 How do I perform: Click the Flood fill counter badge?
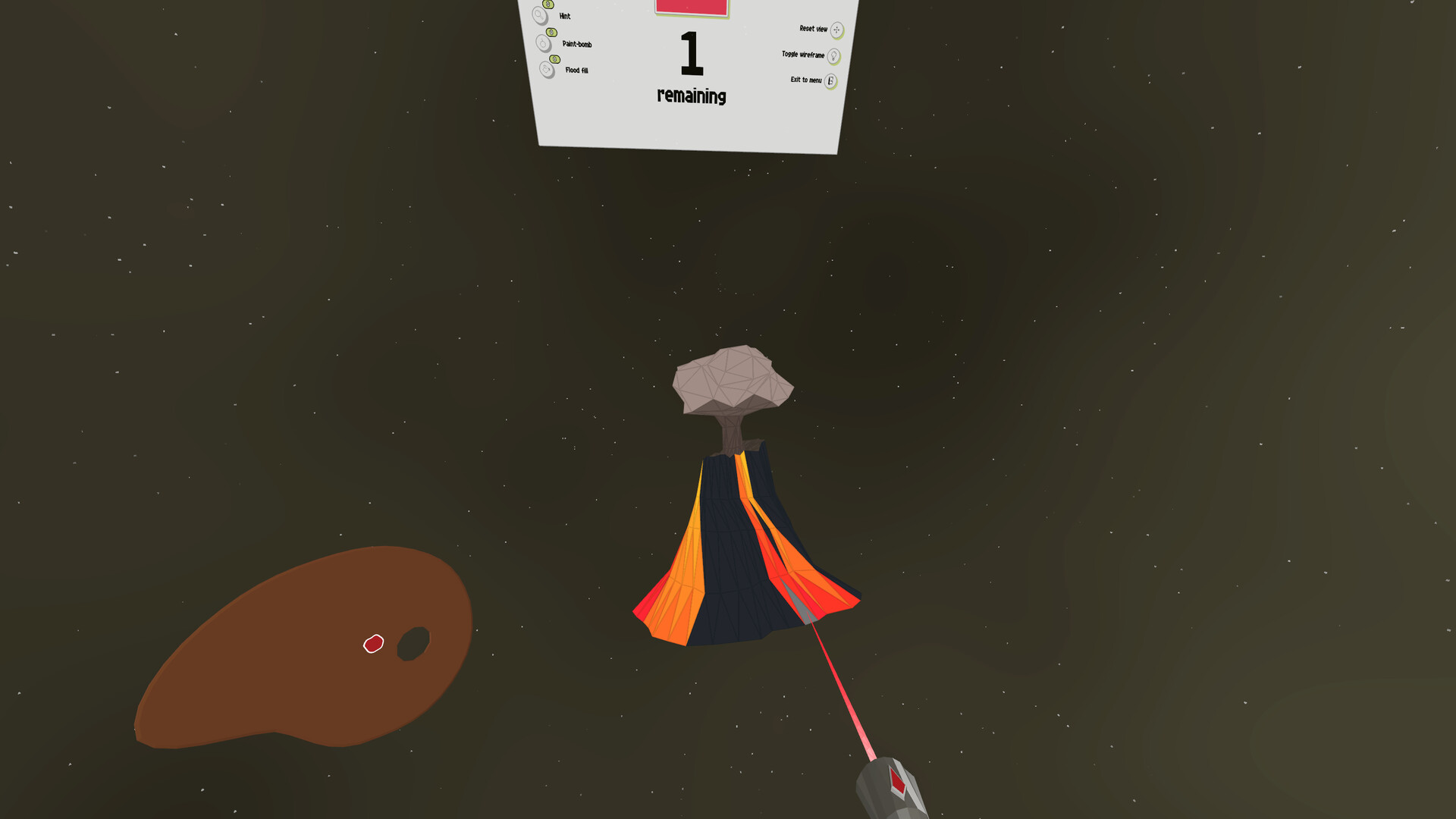click(554, 58)
